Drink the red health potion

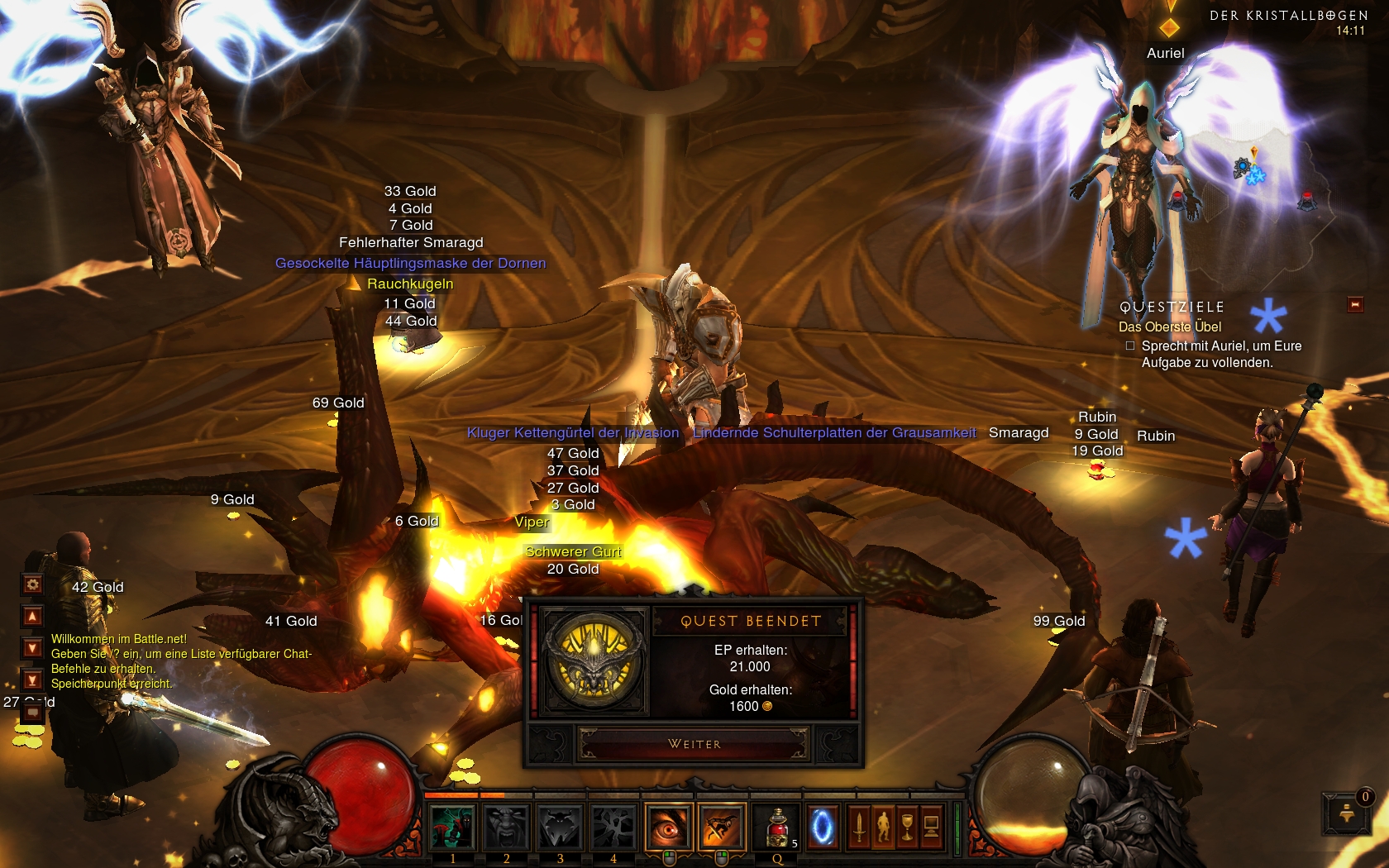[x=777, y=827]
